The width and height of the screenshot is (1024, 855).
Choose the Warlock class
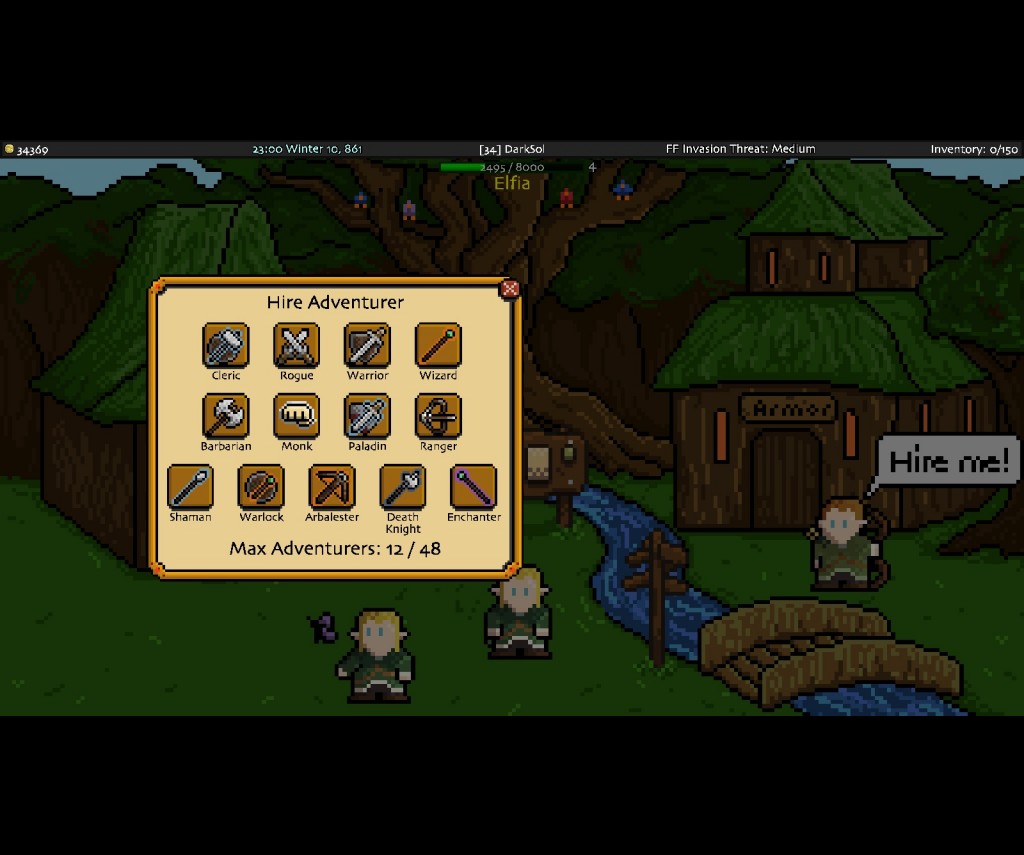(x=261, y=487)
